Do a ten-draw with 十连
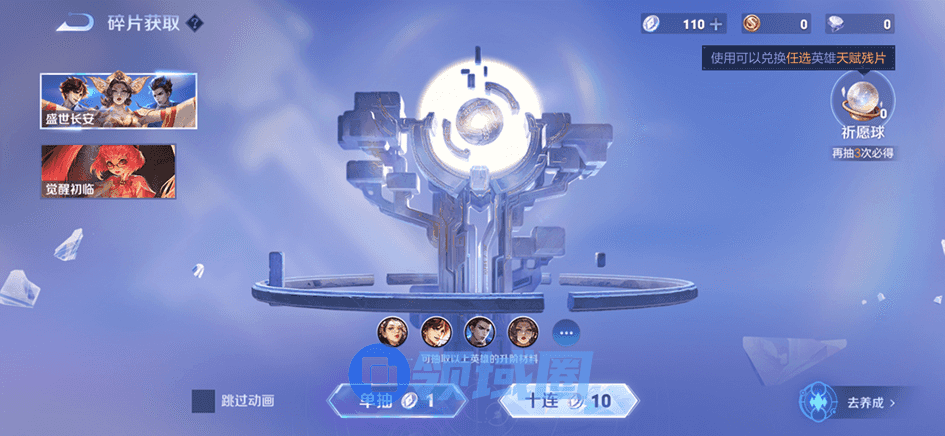The height and width of the screenshot is (436, 945). pyautogui.click(x=567, y=401)
